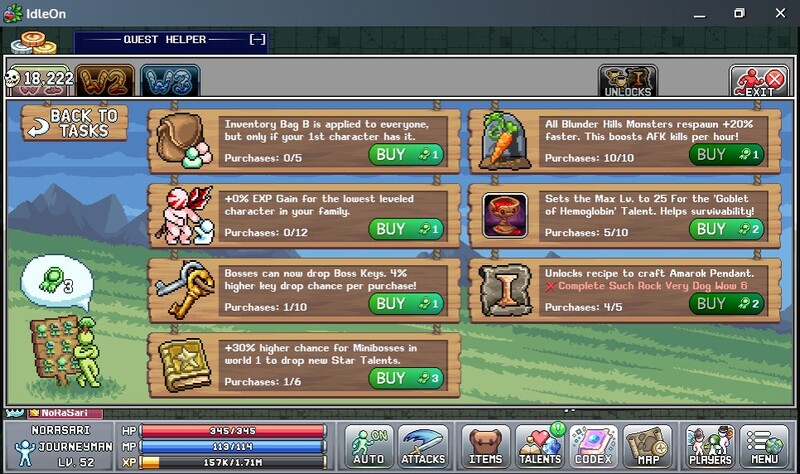The height and width of the screenshot is (474, 800).
Task: Buy the lowest-level EXP Gain upgrade
Action: pyautogui.click(x=405, y=229)
